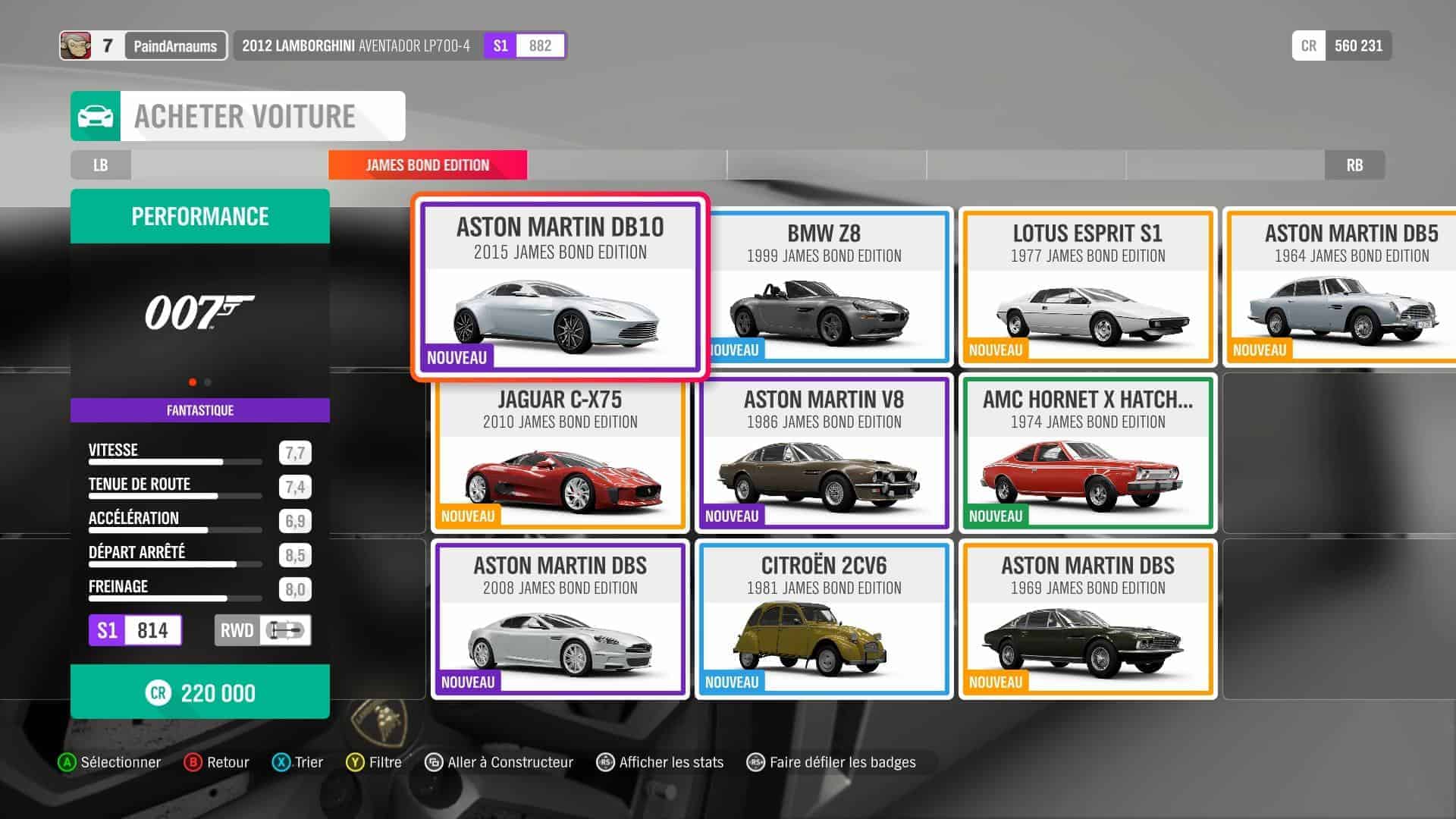Select the Aston Martin V8 1986
This screenshot has height=819, width=1456.
click(824, 453)
